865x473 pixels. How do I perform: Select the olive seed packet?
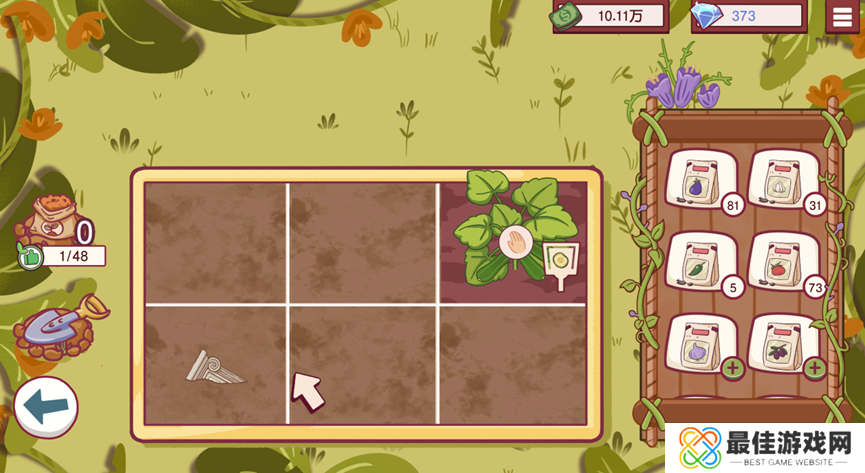pos(778,346)
